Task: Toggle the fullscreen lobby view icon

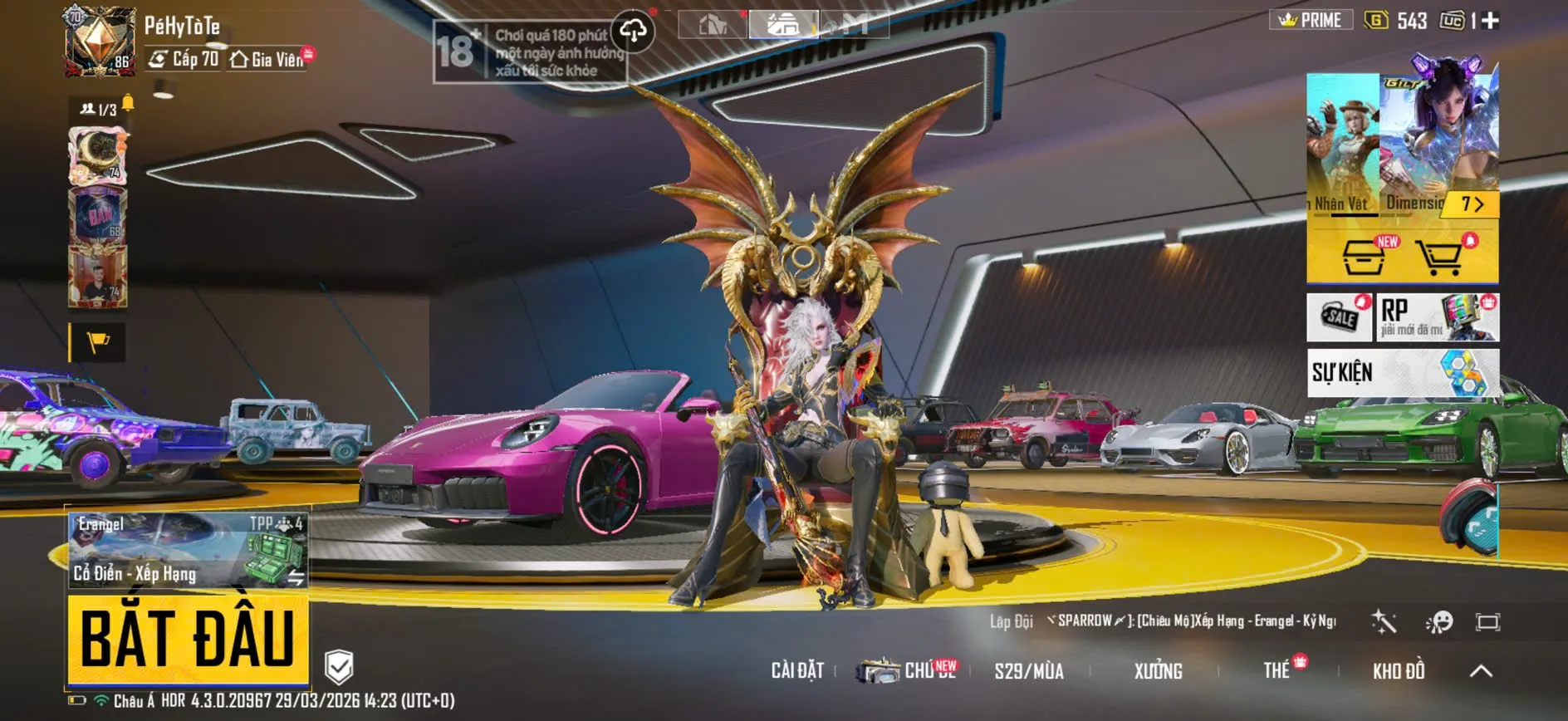Action: coord(1487,621)
